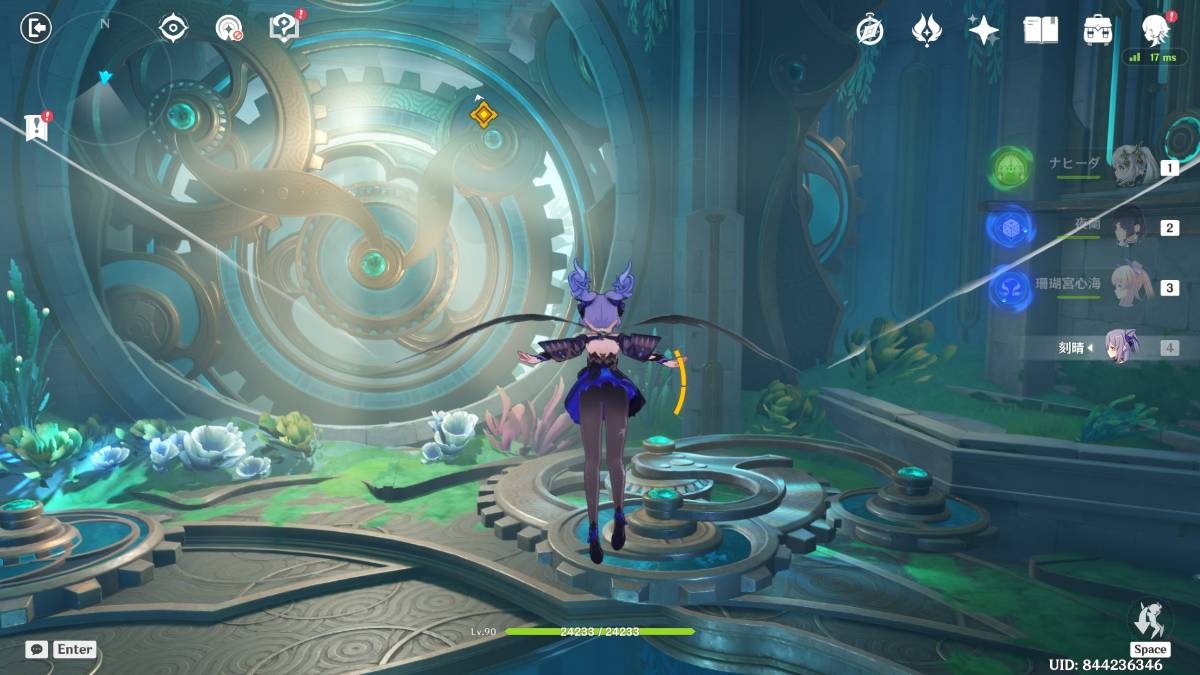This screenshot has height=675, width=1200.
Task: Open the compass events icon
Action: coord(870,30)
